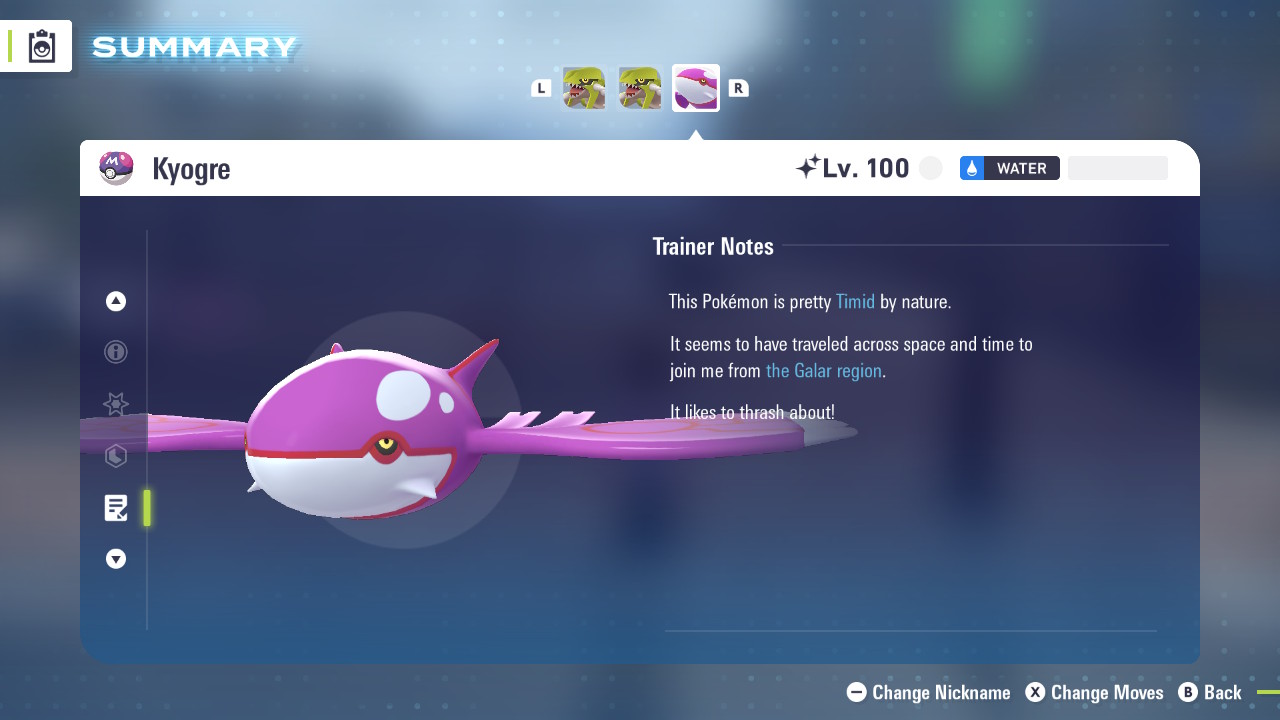Open the info page with the circled i

(x=116, y=352)
